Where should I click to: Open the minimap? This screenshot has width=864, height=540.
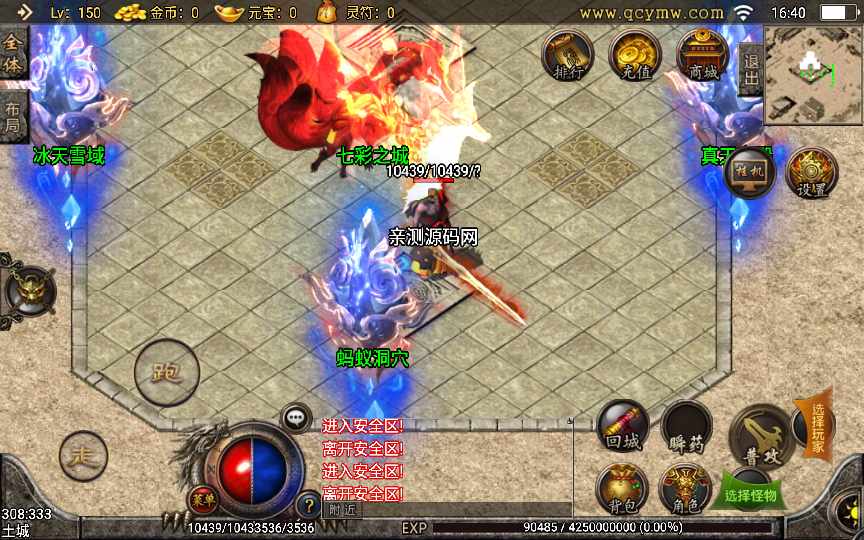[x=813, y=74]
